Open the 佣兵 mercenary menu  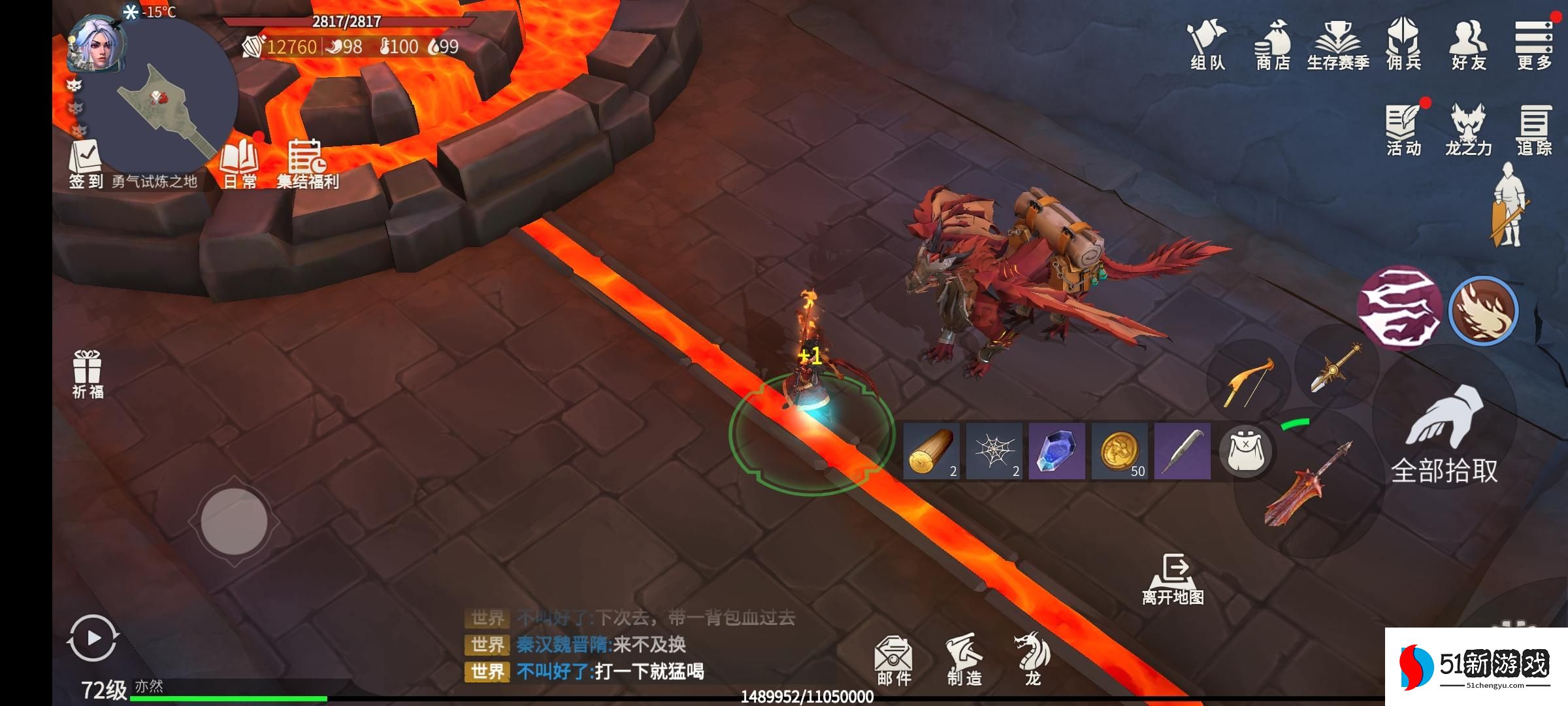tap(1403, 44)
